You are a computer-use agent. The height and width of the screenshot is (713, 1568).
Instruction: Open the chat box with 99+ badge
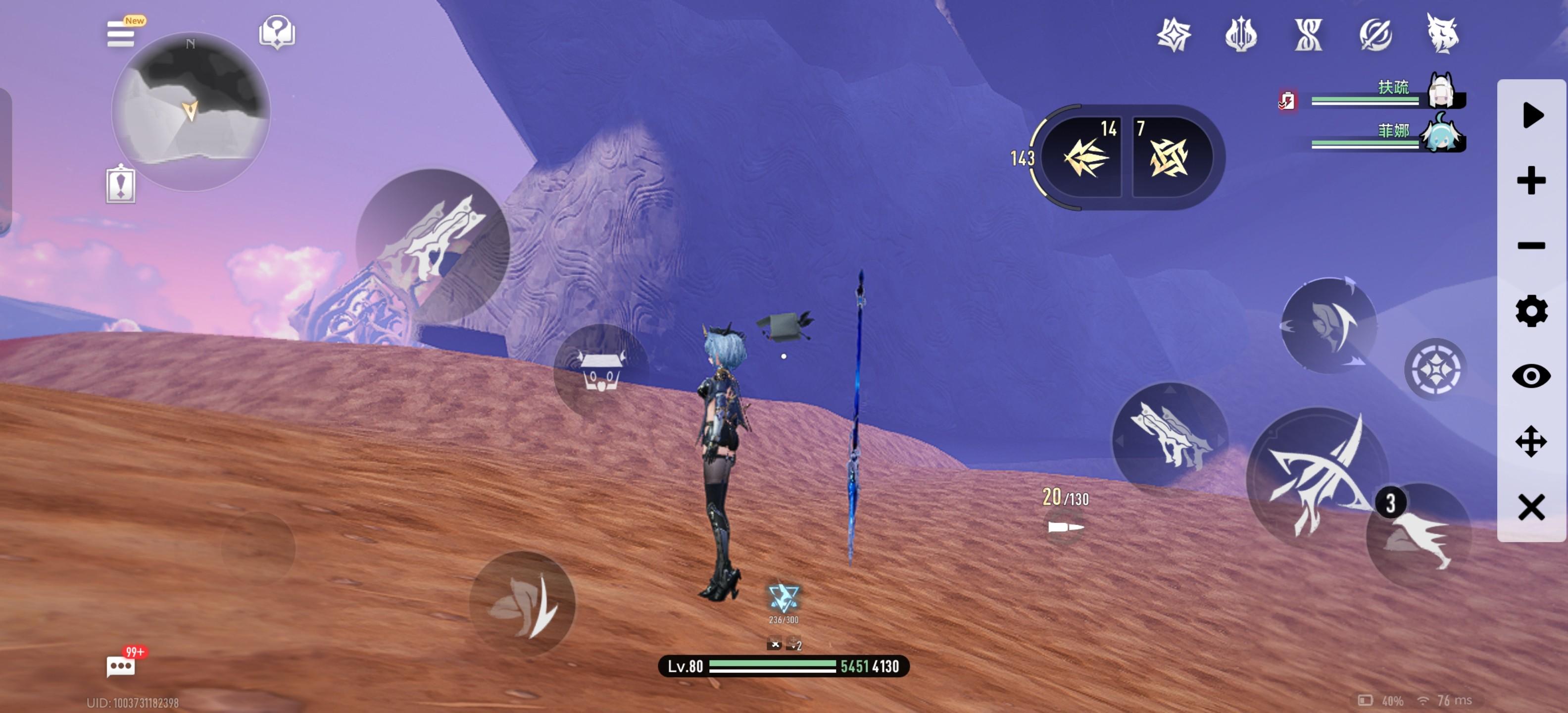tap(121, 665)
